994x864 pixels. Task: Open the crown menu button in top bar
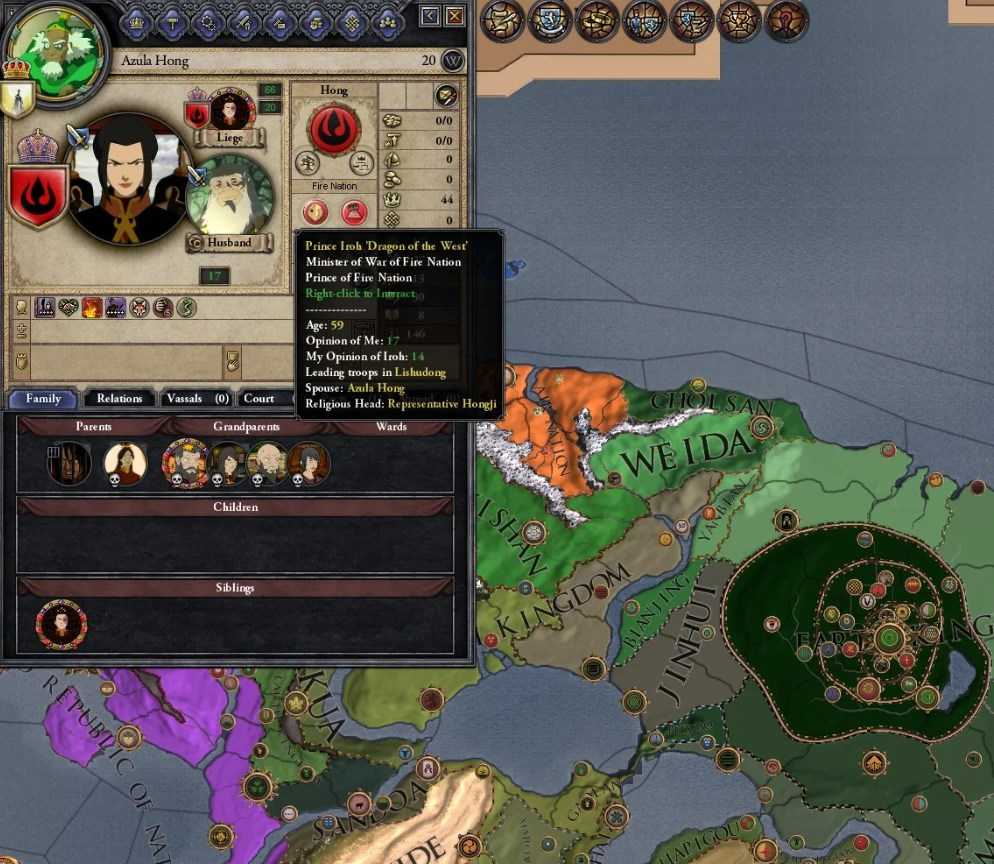click(135, 20)
